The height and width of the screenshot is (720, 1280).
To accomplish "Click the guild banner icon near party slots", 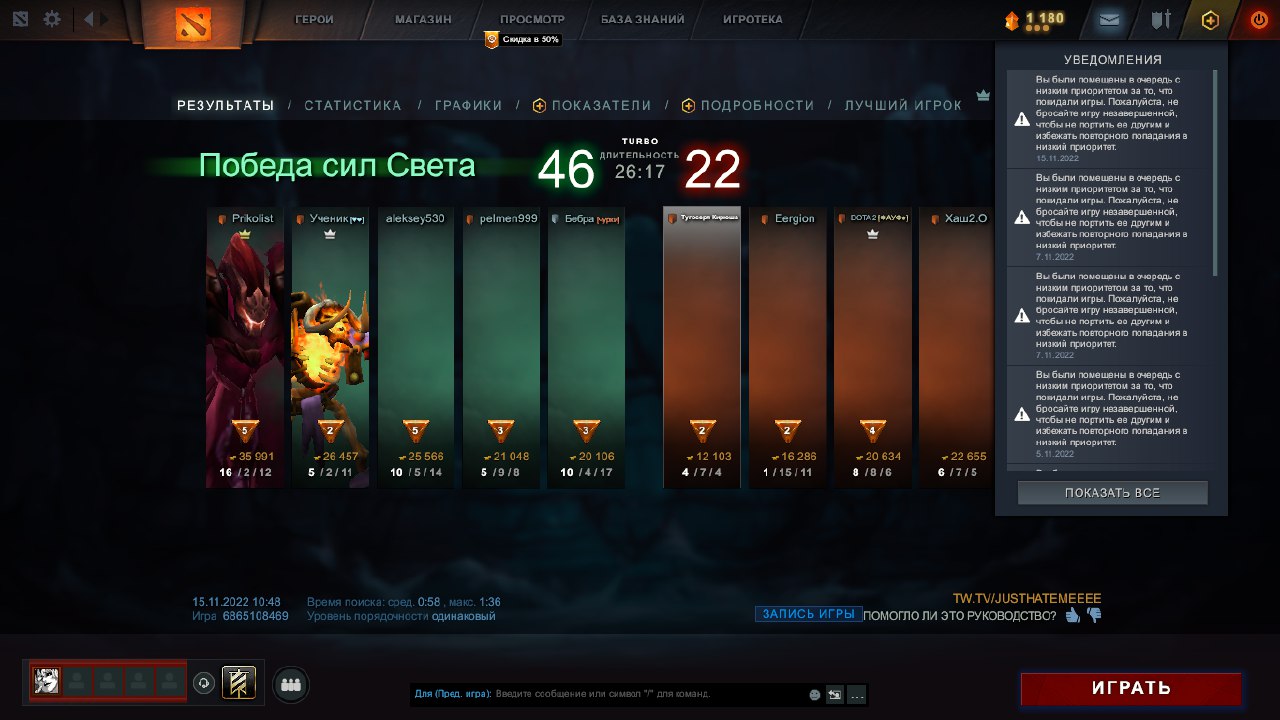I will tap(238, 682).
